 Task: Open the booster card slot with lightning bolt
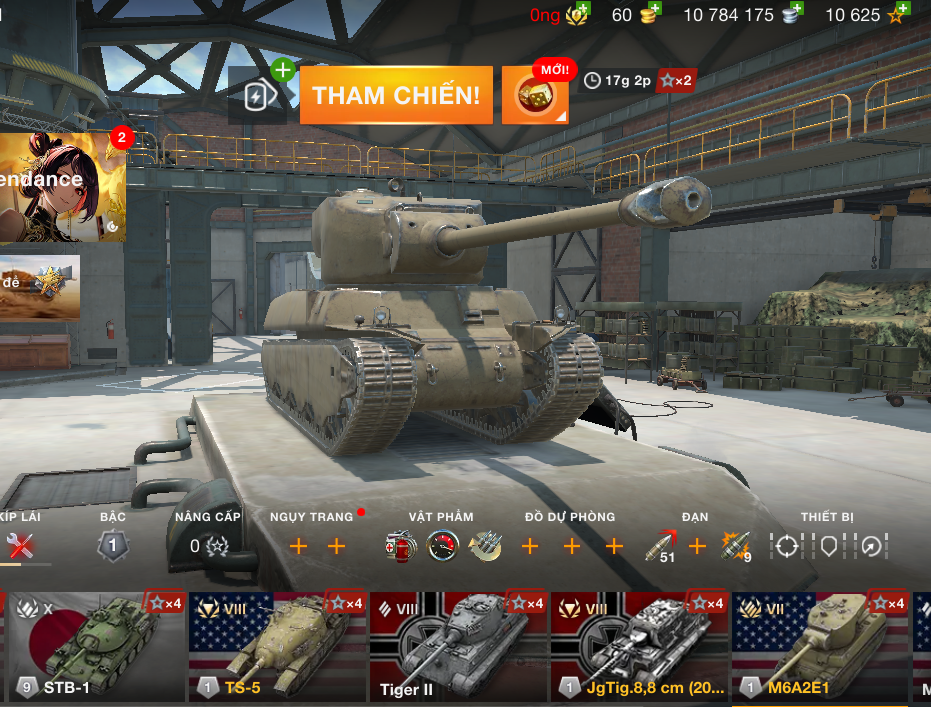(258, 95)
